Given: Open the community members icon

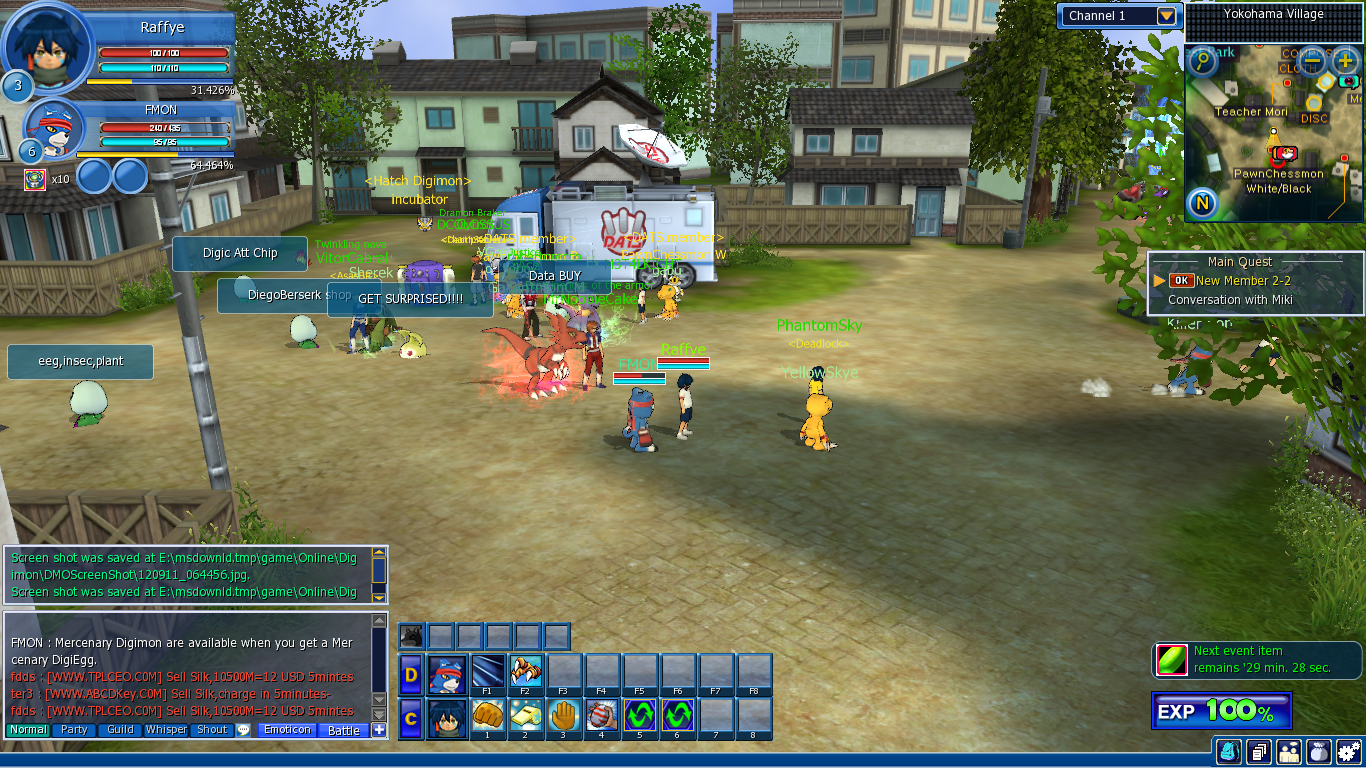Looking at the screenshot, I should point(1288,752).
